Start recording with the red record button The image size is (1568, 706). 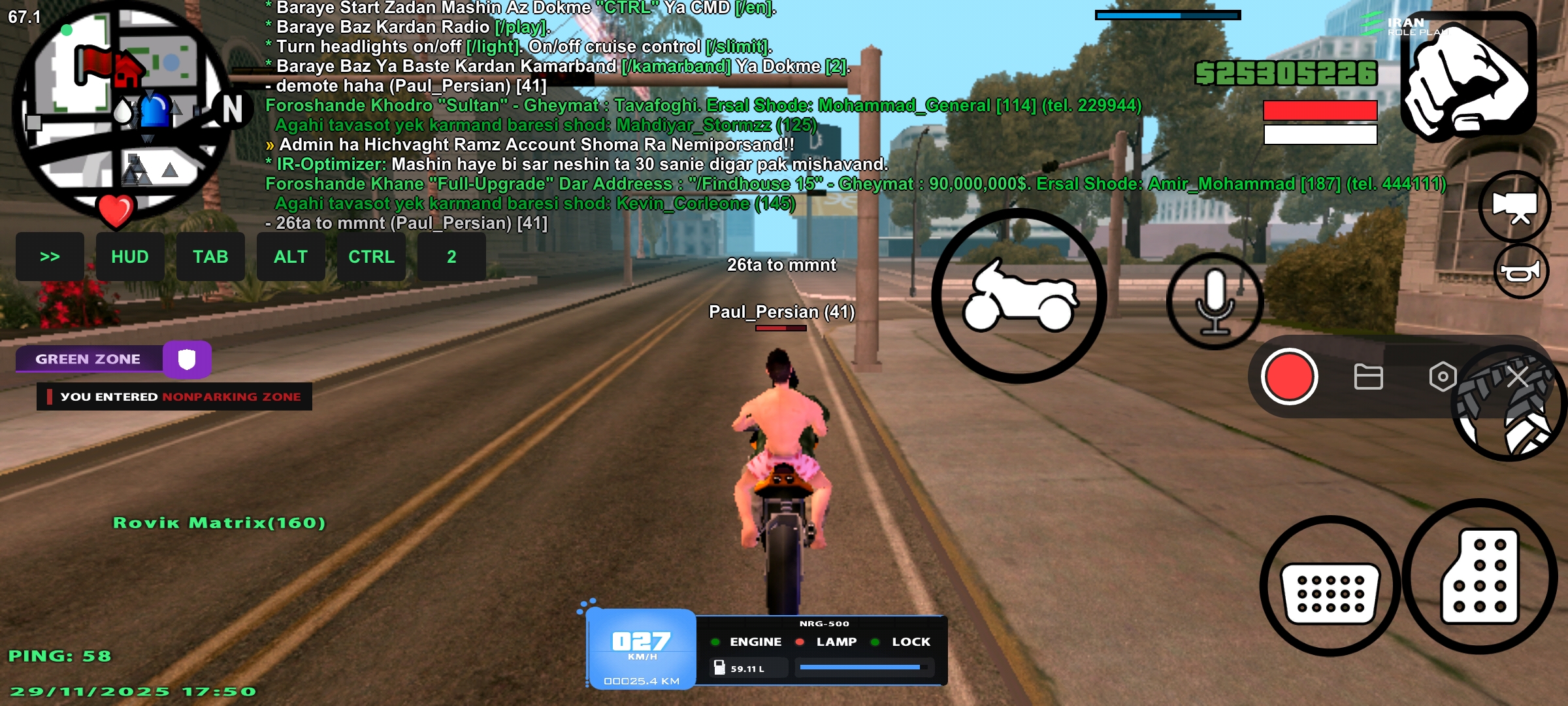1289,377
